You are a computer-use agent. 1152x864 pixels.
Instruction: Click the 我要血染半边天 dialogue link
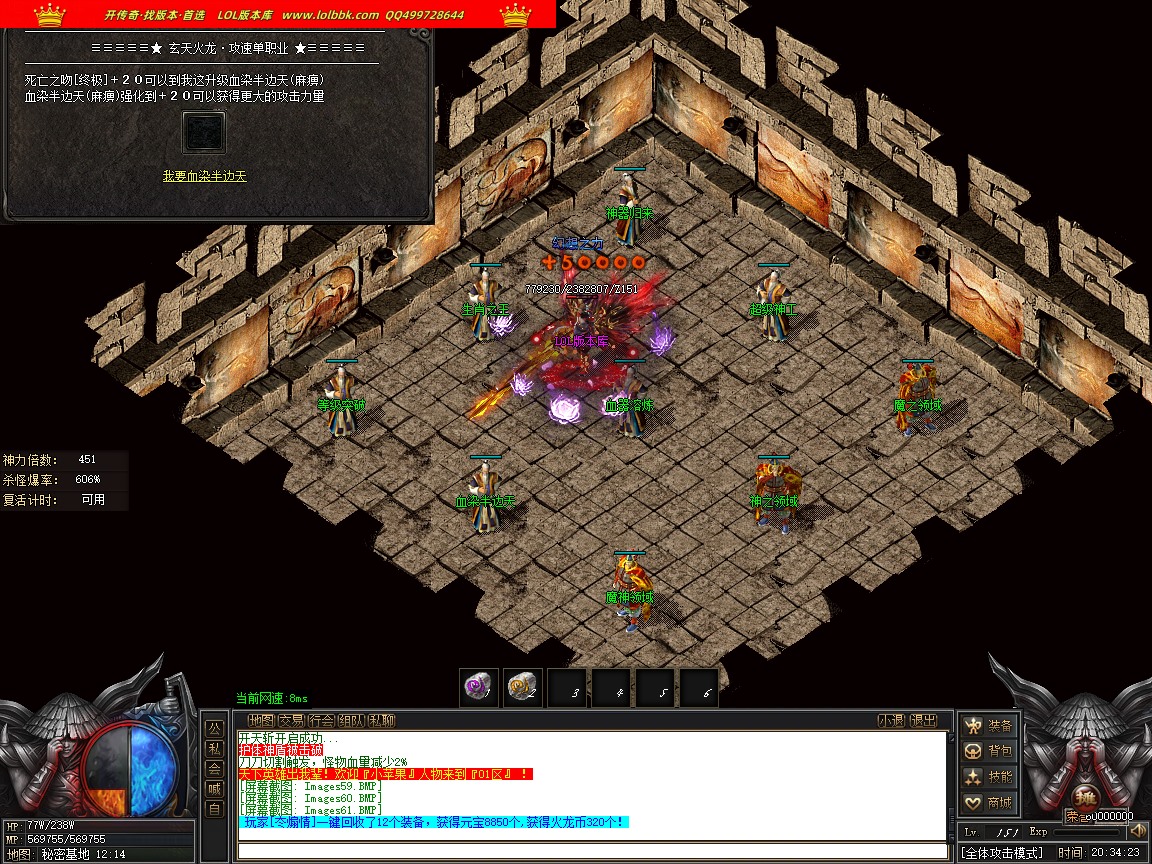pyautogui.click(x=204, y=176)
